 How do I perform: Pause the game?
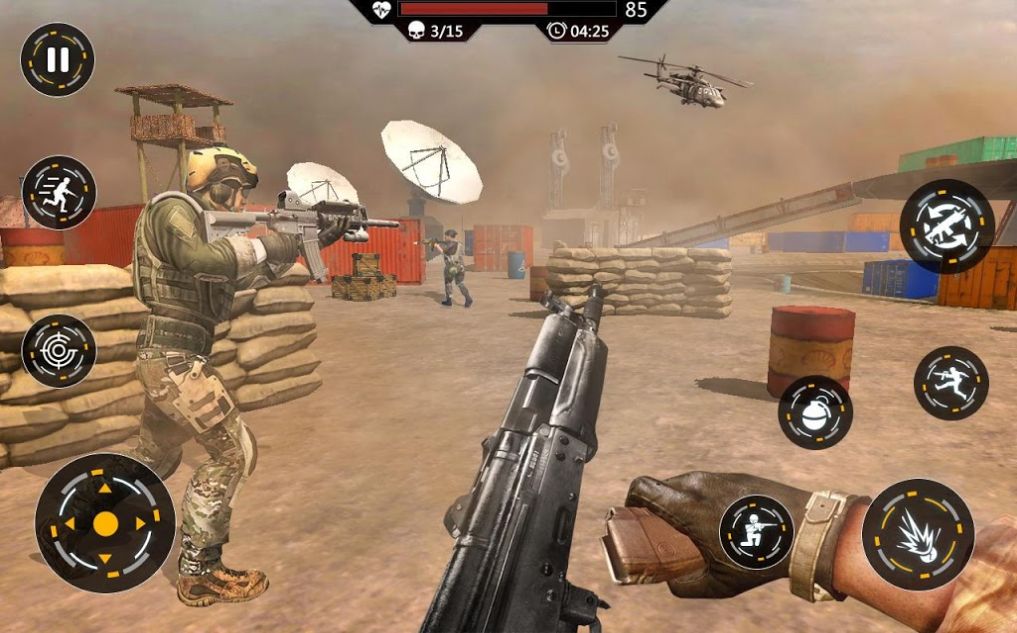click(57, 60)
